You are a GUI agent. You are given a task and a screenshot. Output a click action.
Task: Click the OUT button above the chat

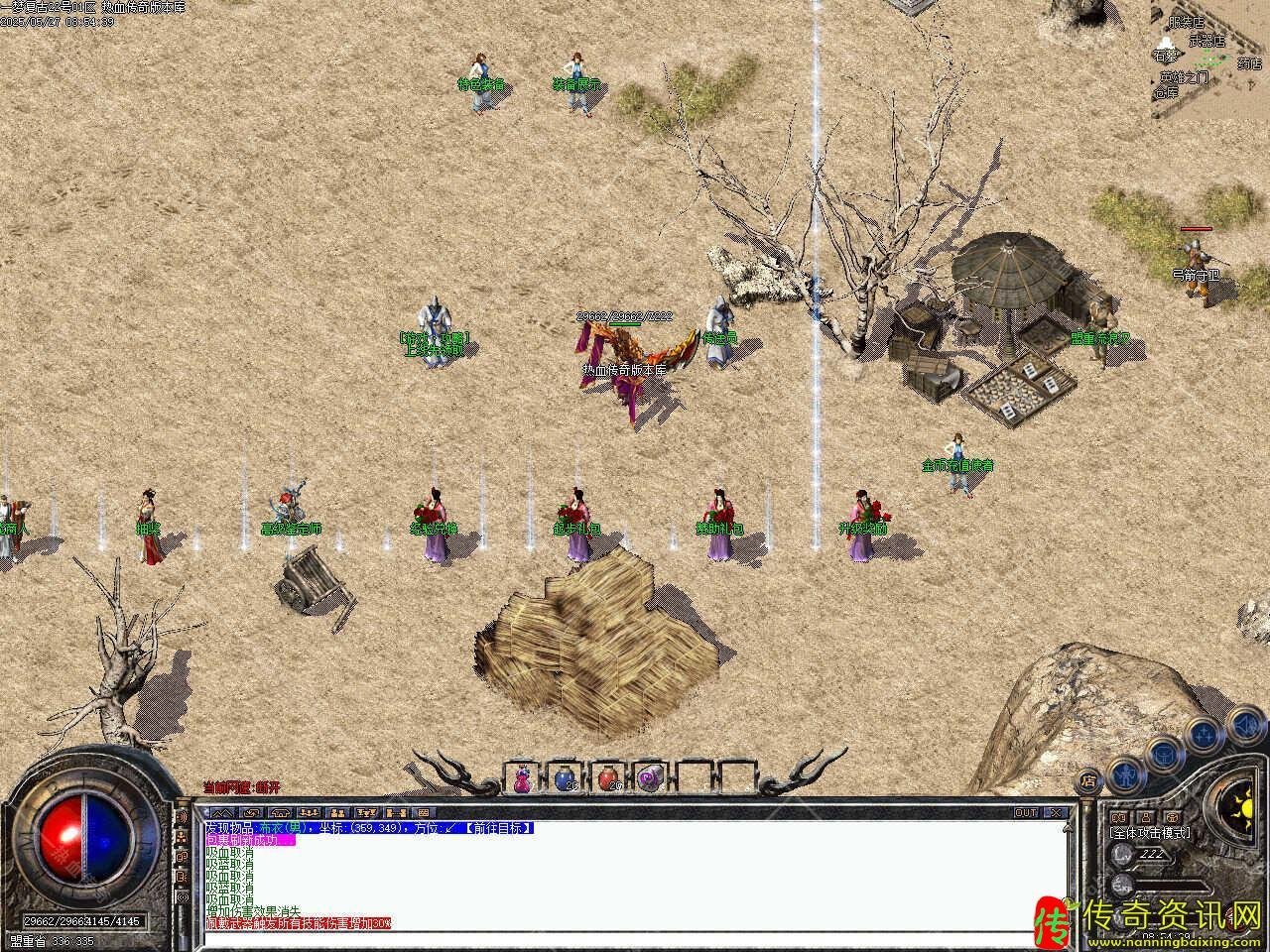tap(1025, 812)
